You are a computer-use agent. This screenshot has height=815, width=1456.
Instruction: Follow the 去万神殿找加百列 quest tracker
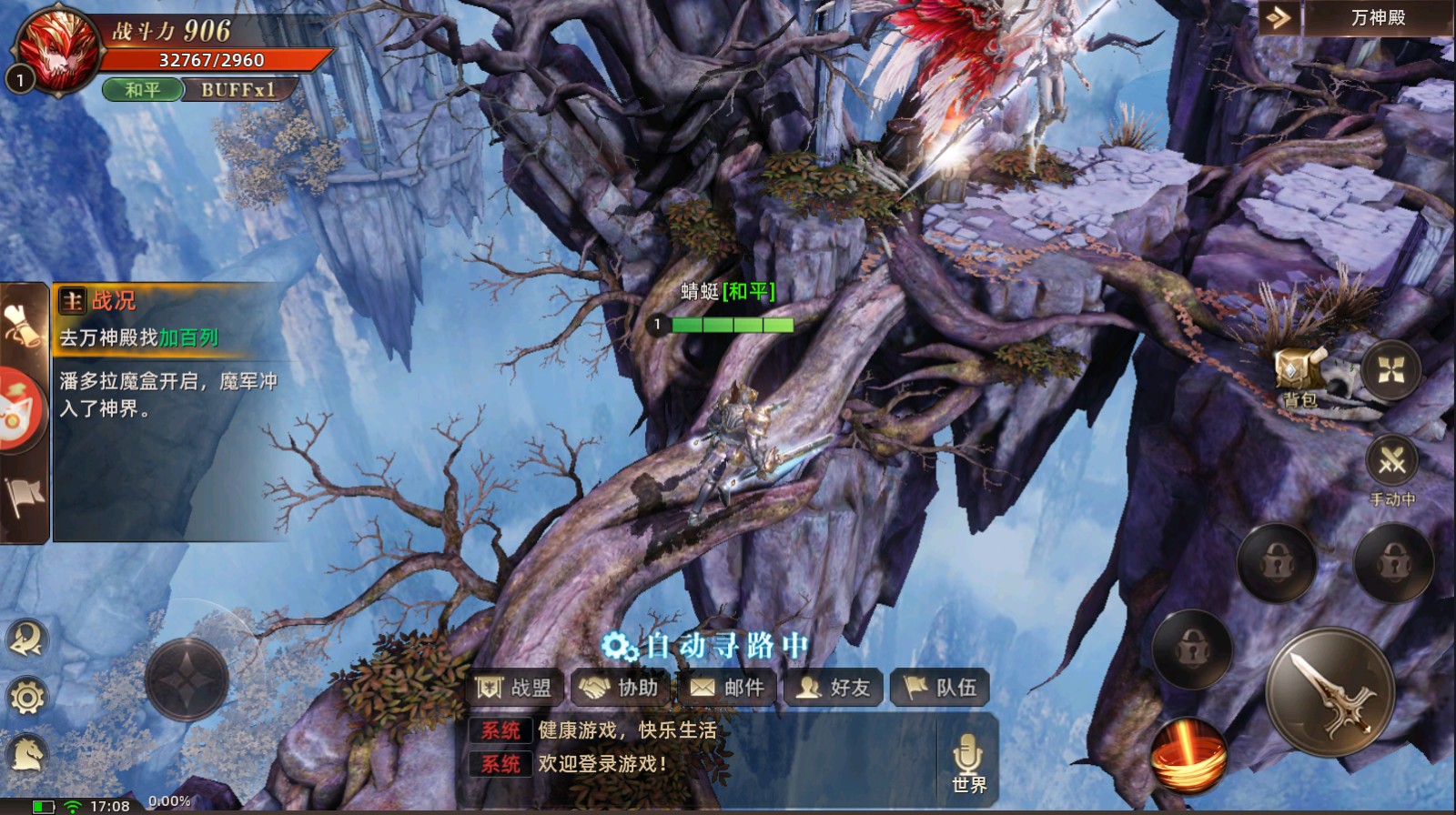tap(139, 338)
